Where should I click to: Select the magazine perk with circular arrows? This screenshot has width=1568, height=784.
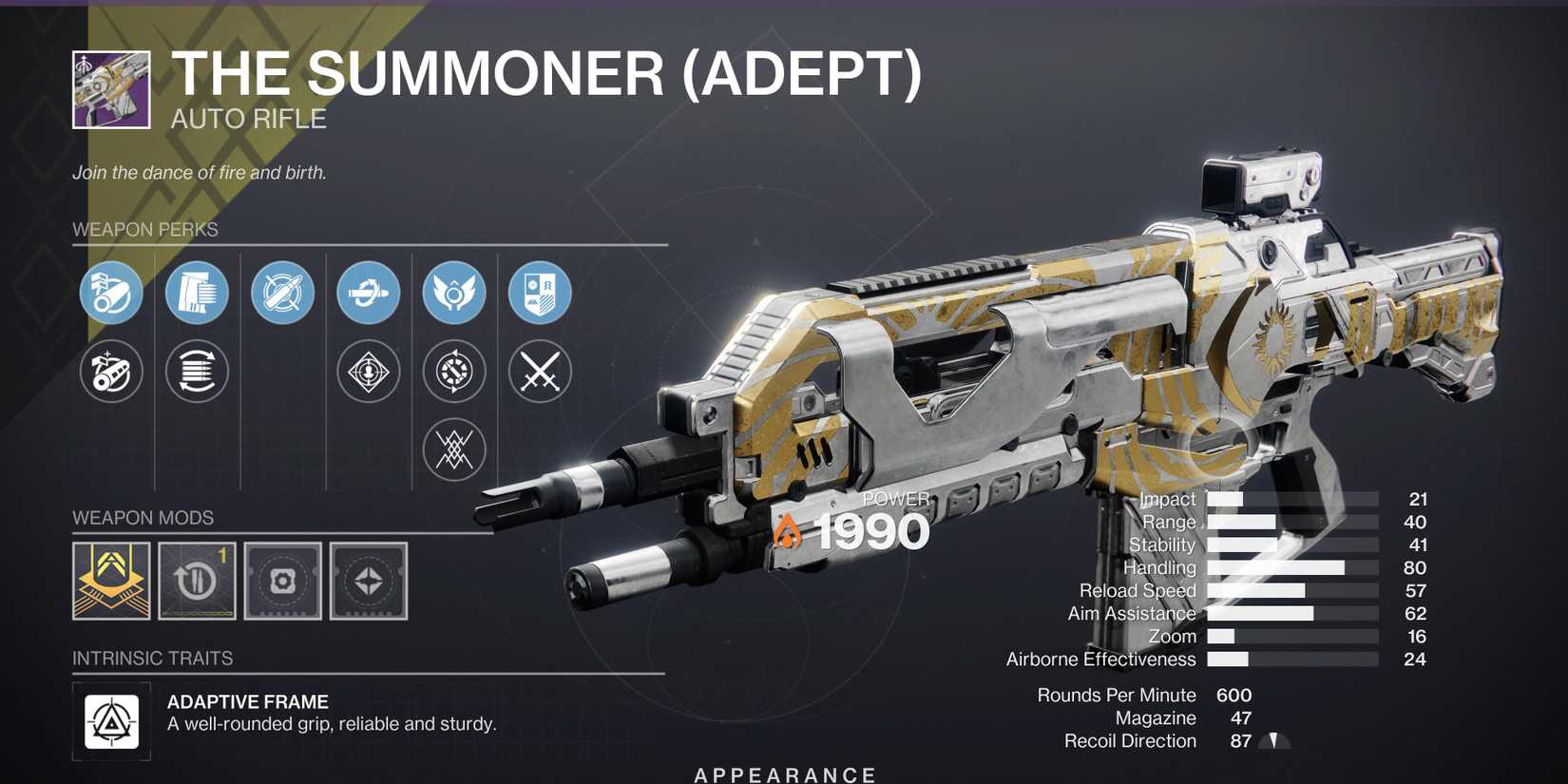click(x=197, y=371)
